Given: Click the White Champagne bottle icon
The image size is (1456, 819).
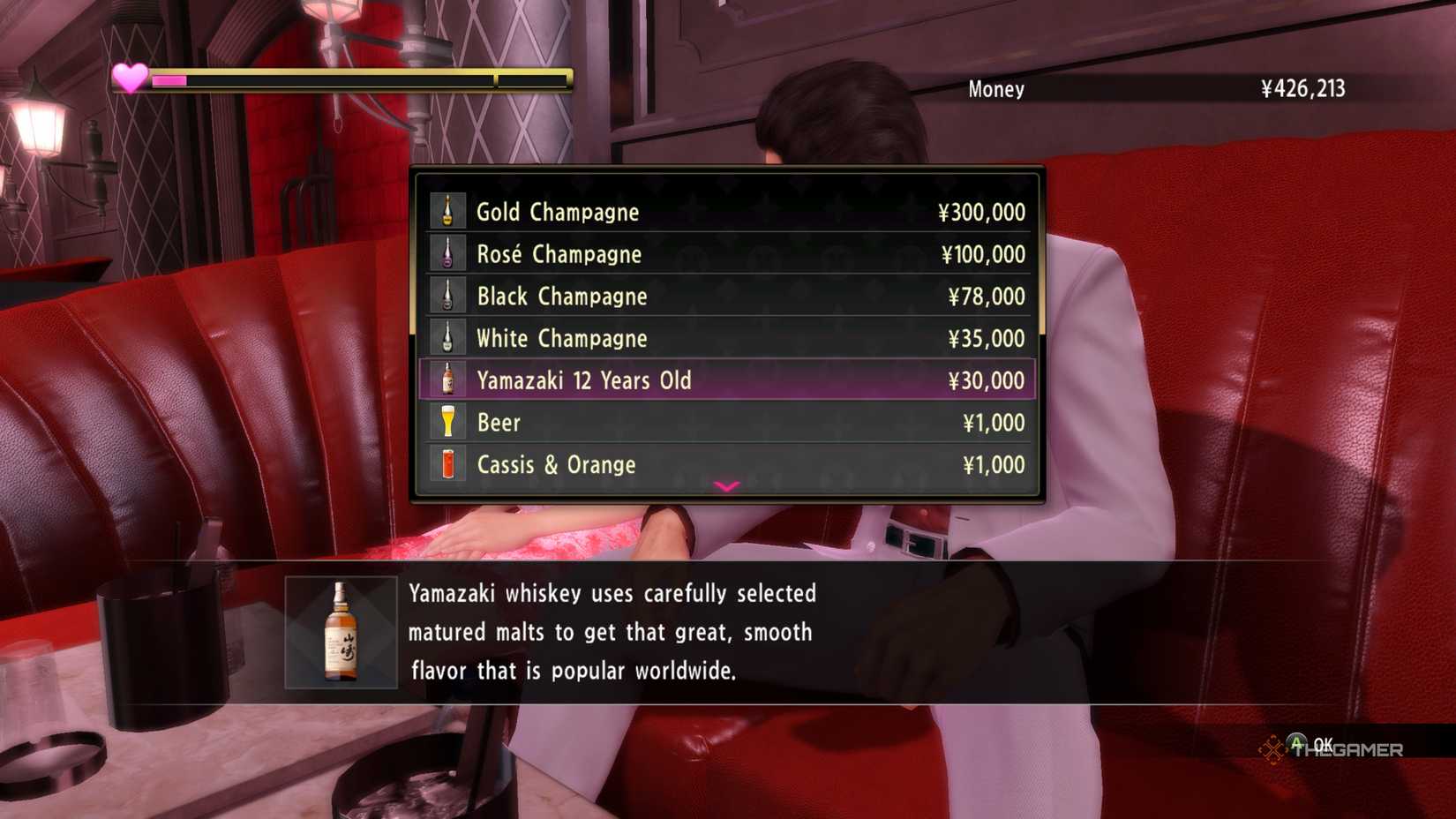Looking at the screenshot, I should [x=448, y=337].
